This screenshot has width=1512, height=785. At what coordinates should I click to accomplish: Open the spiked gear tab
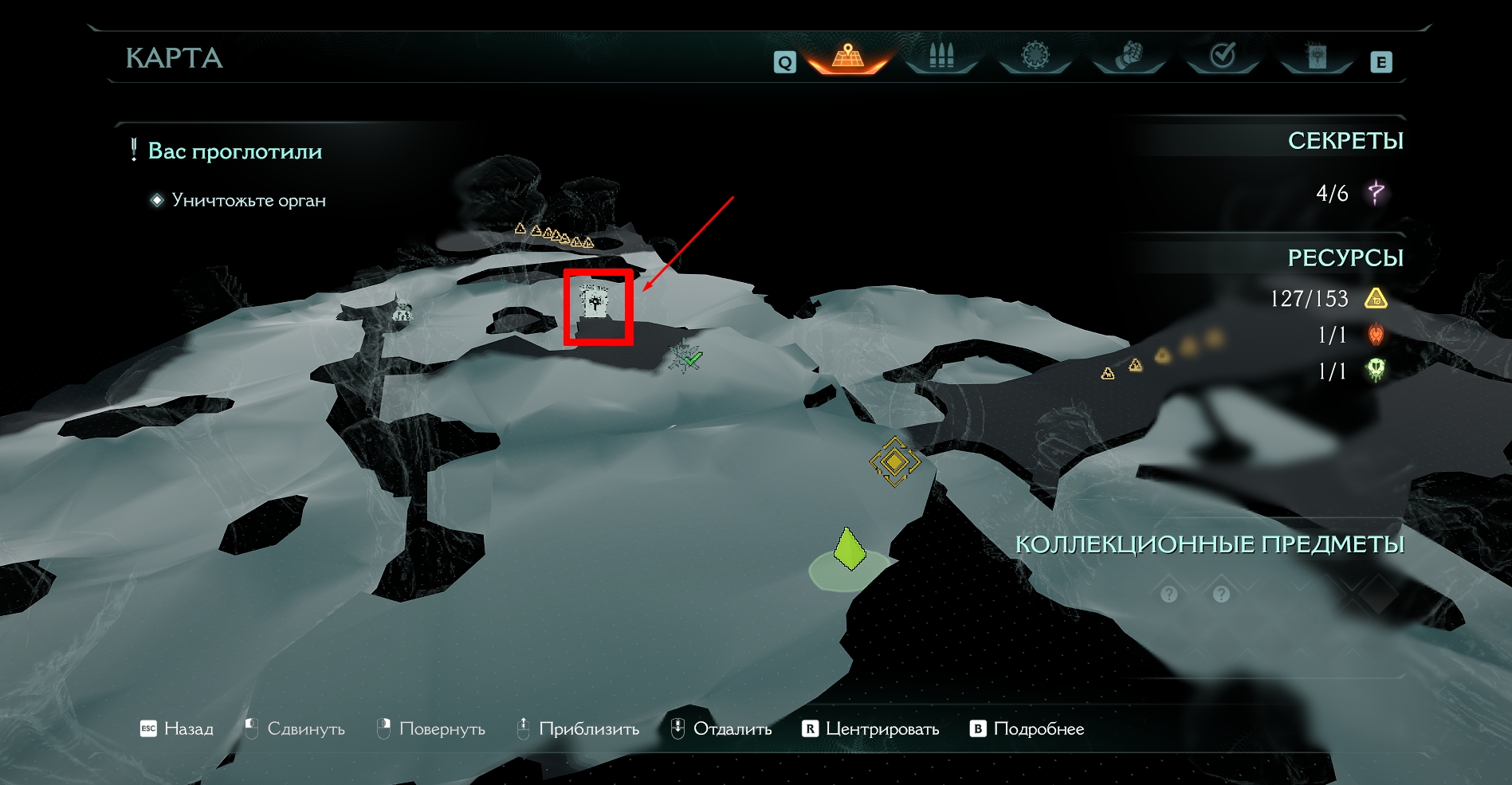(1035, 57)
